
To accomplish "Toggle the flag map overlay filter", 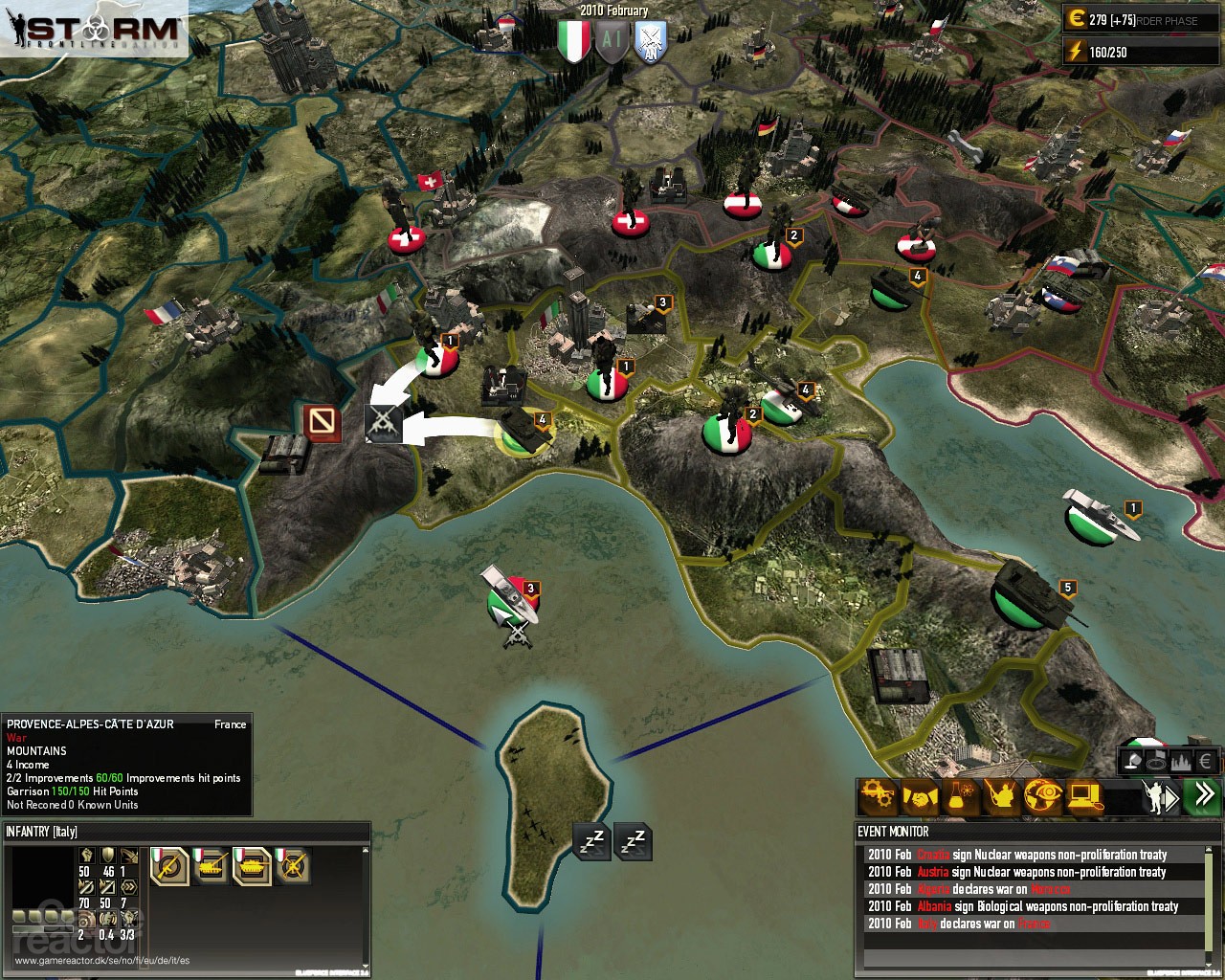I will point(1156,762).
